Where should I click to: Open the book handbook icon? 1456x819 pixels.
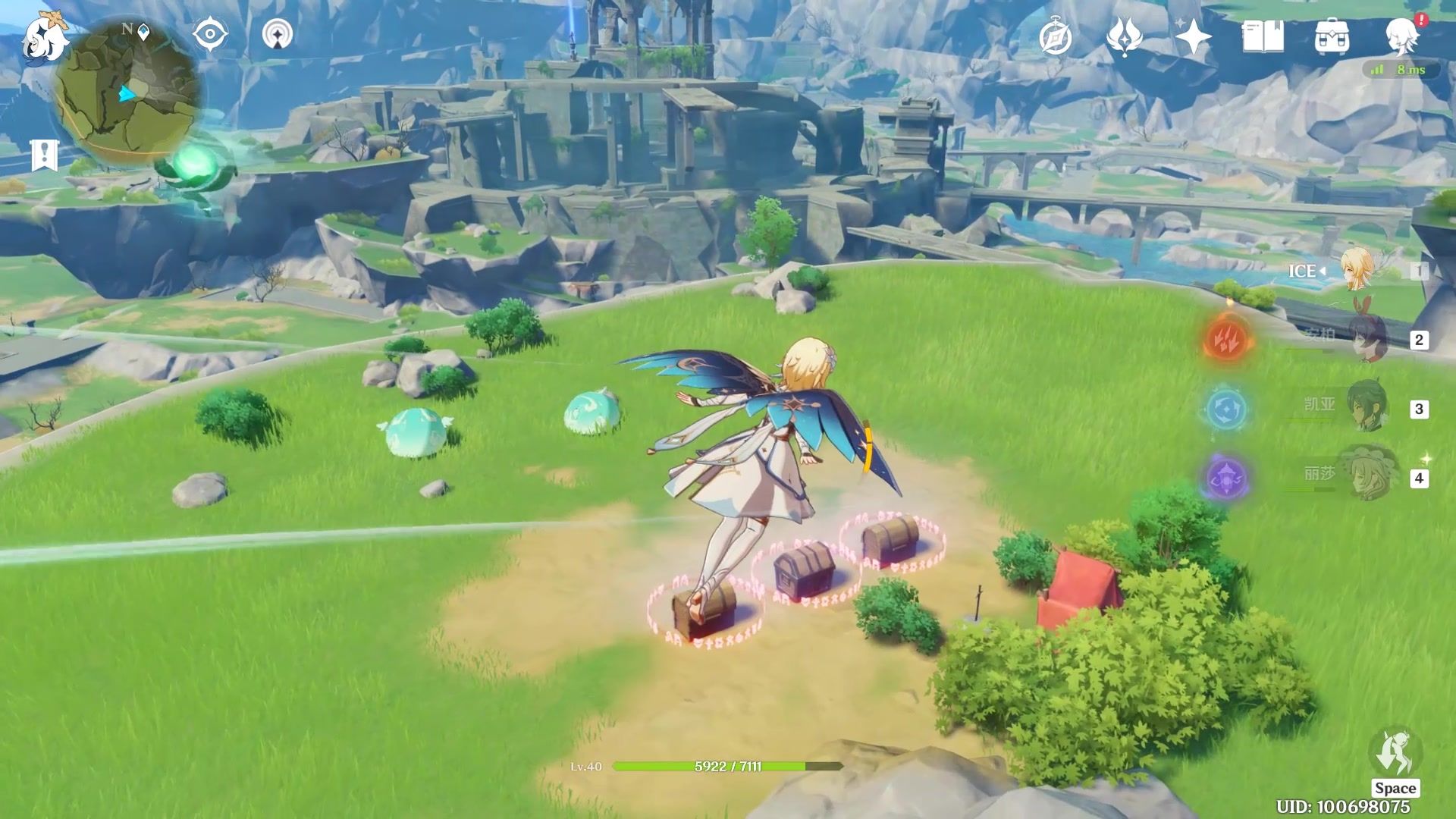click(1263, 36)
